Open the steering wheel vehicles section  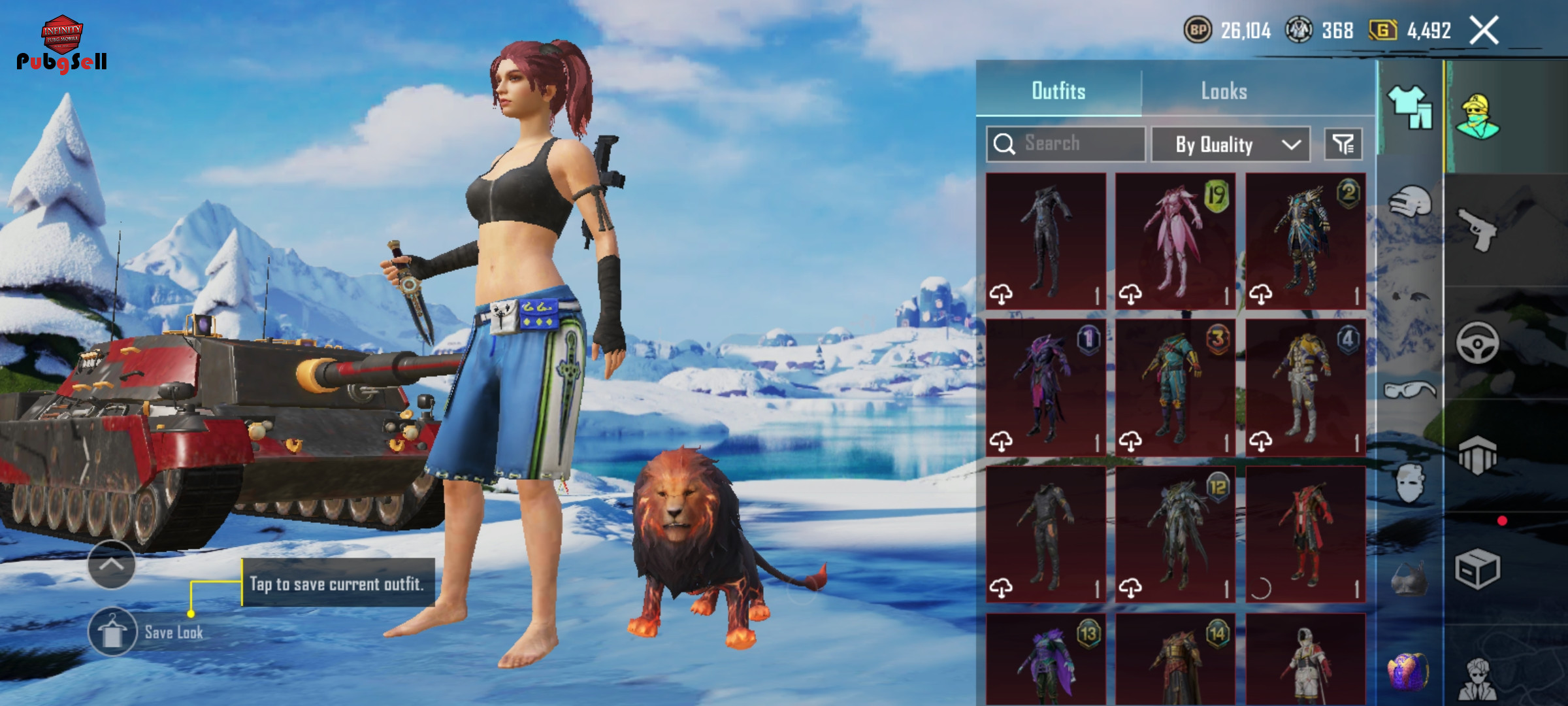(1478, 343)
